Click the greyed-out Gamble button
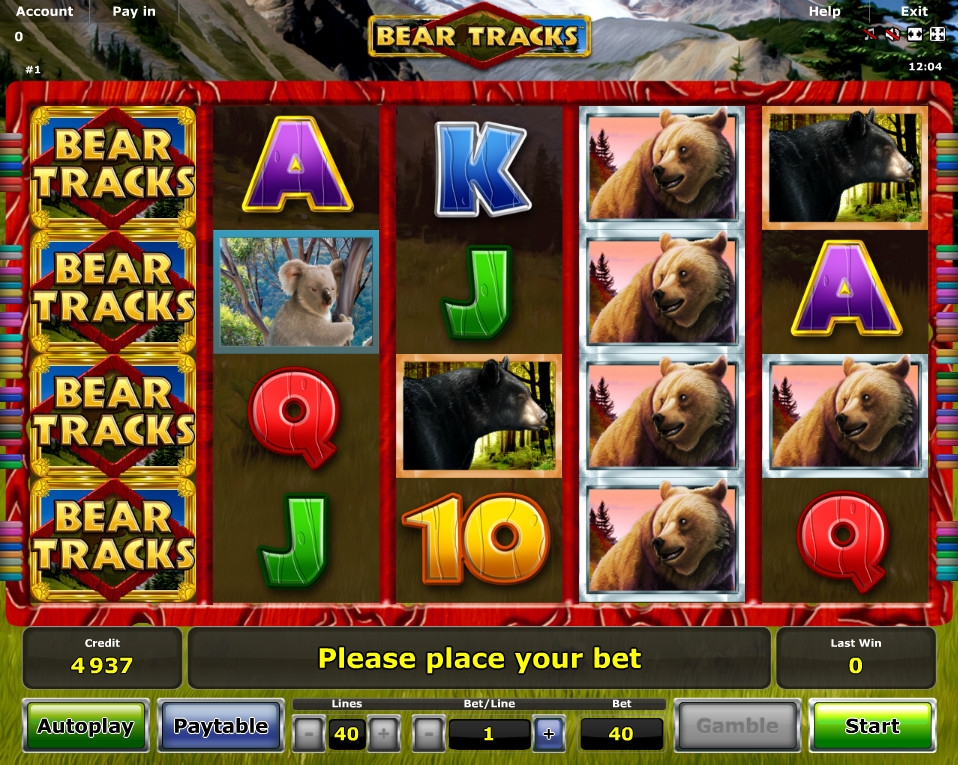 click(x=737, y=726)
